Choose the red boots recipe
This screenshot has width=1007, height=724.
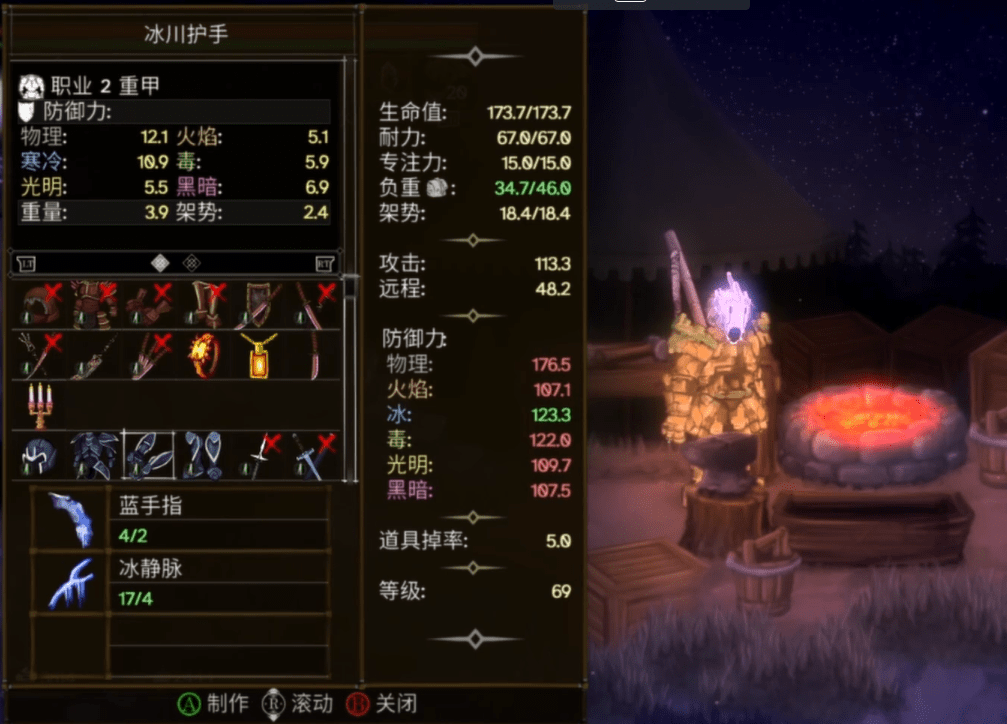coord(203,303)
